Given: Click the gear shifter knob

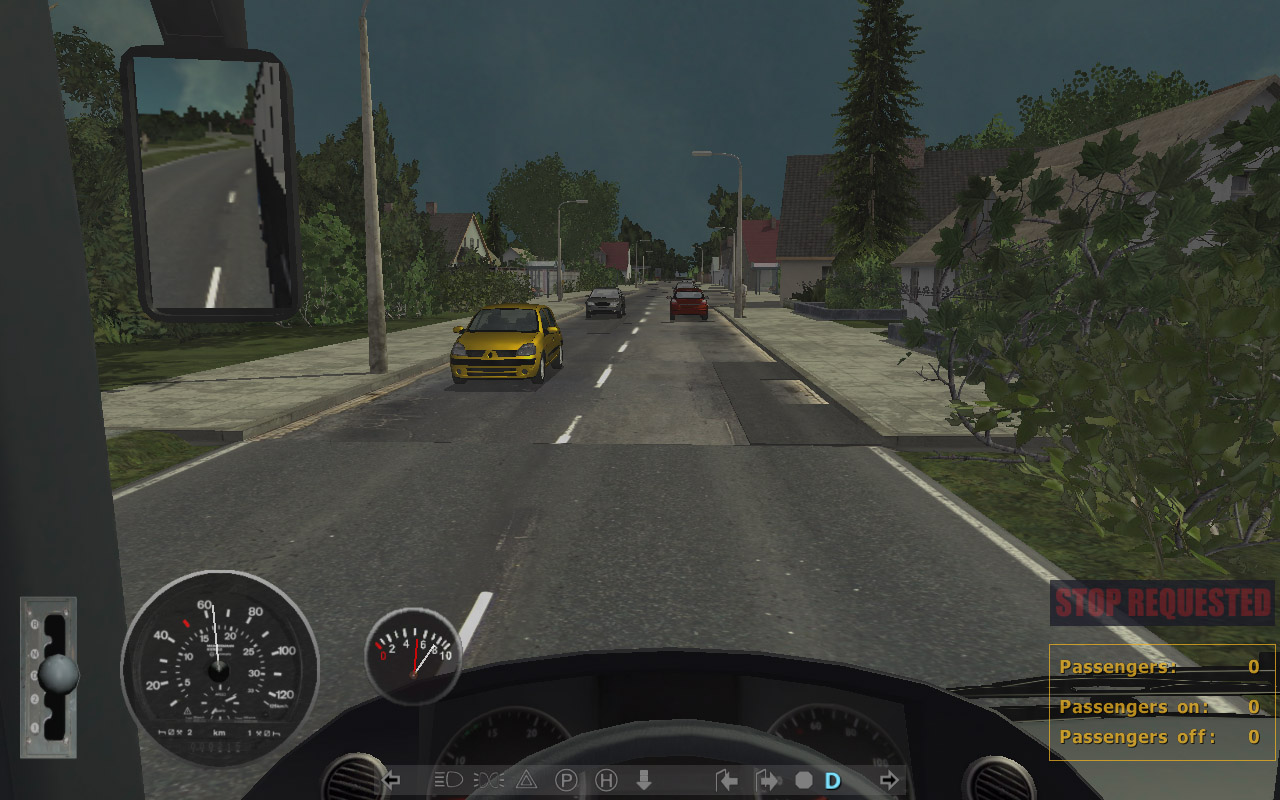Looking at the screenshot, I should 58,675.
